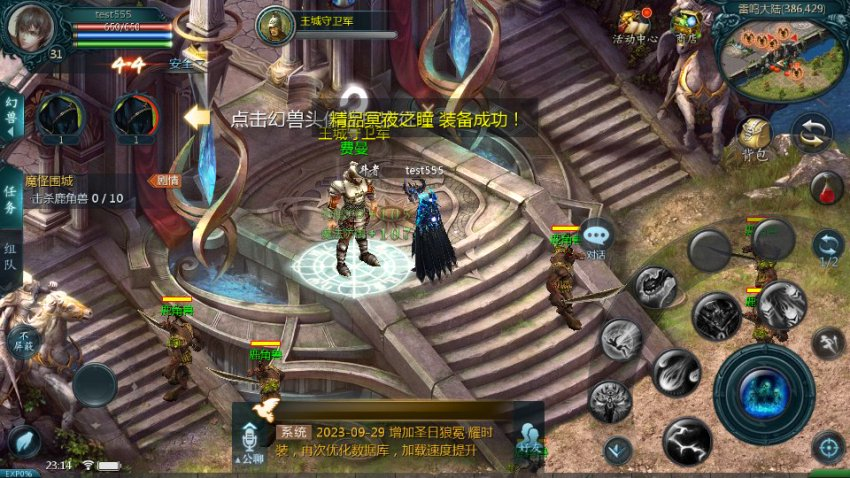Collapse skills with the down-arrow button
This screenshot has width=850, height=478.
click(x=617, y=449)
